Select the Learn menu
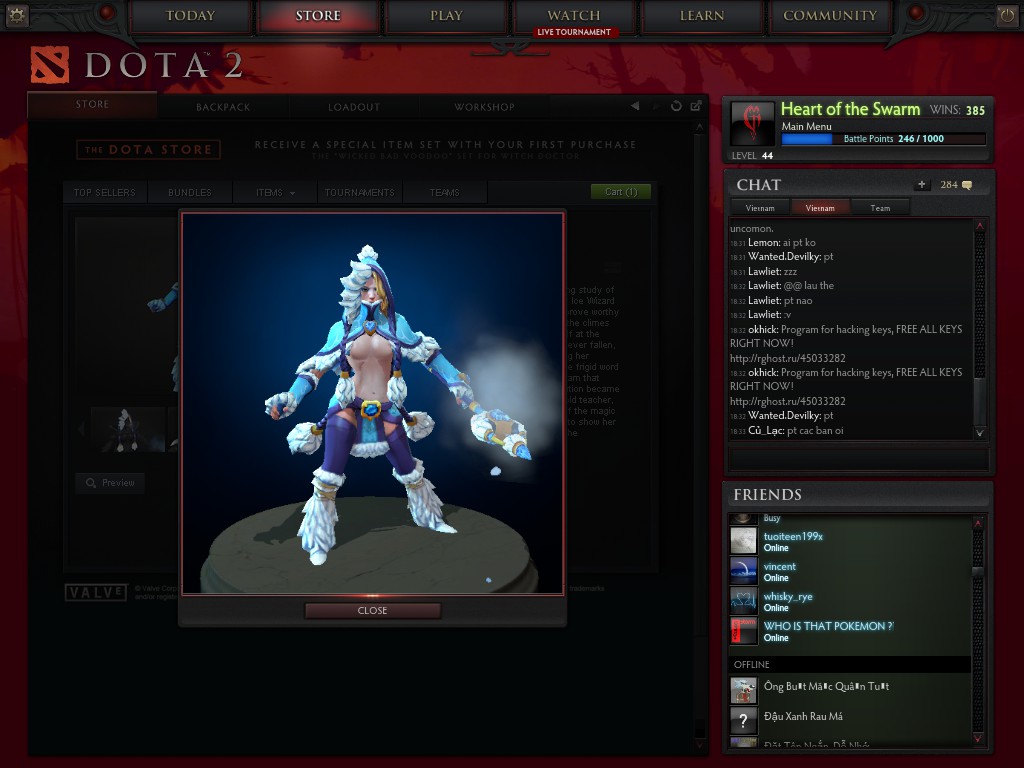Viewport: 1024px width, 768px height. tap(702, 16)
